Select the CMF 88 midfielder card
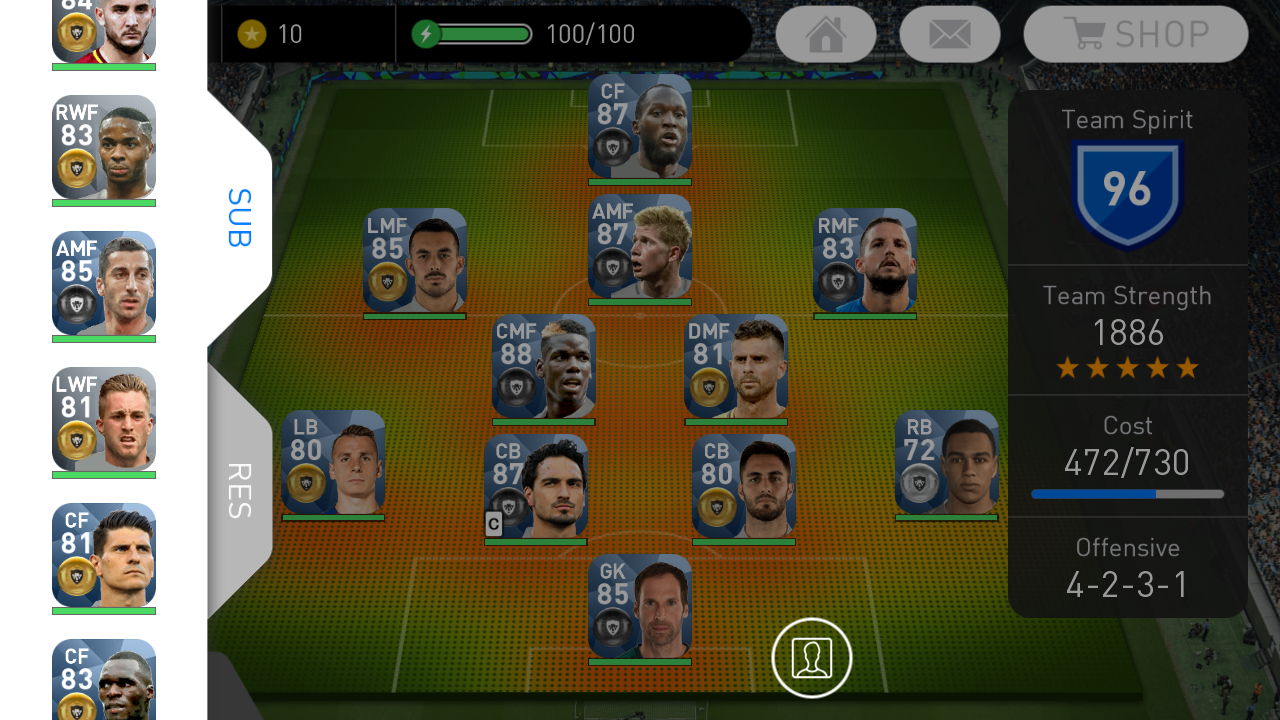The width and height of the screenshot is (1280, 720). pyautogui.click(x=544, y=366)
